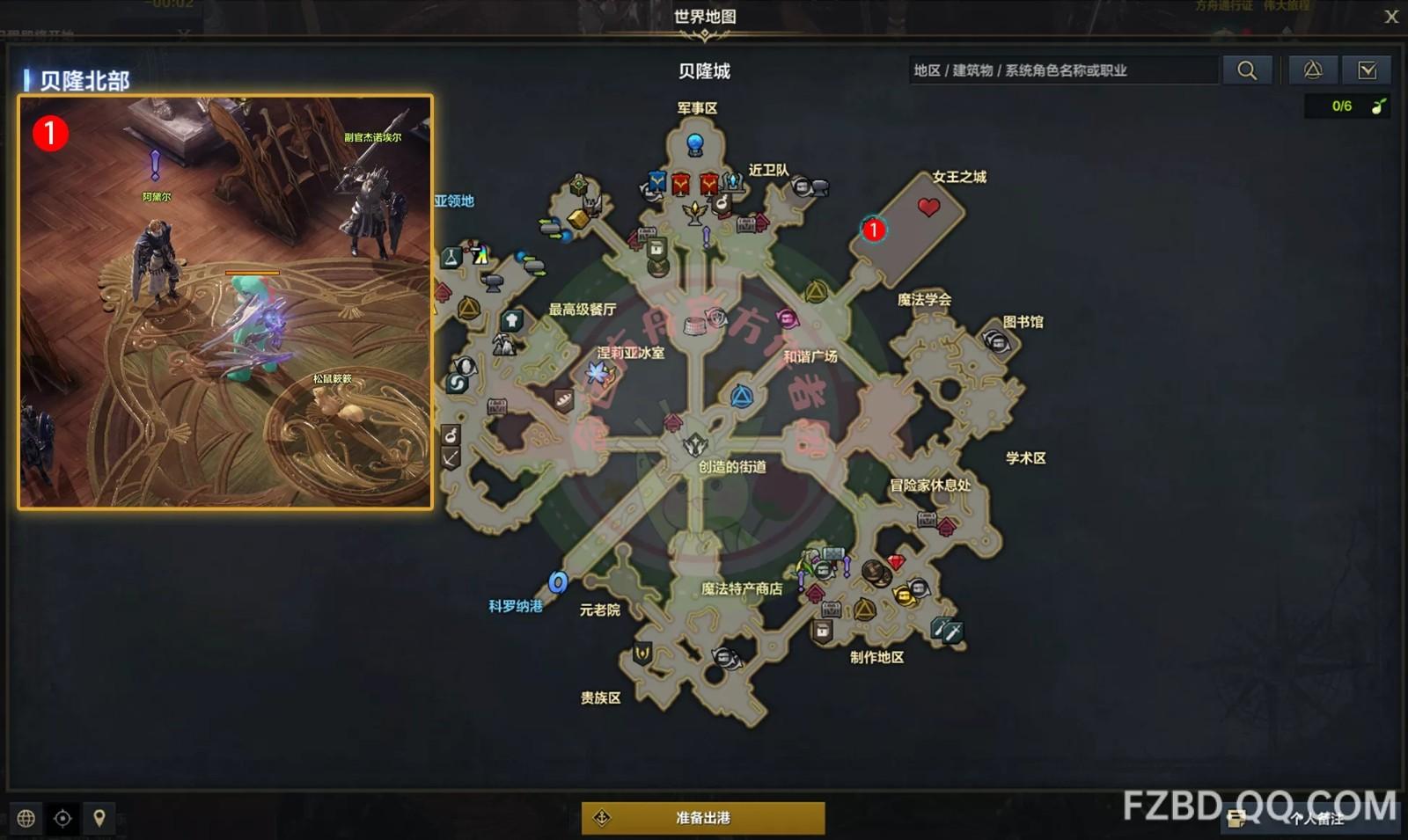Image resolution: width=1408 pixels, height=840 pixels.
Task: Click the blue triangle teleport near 和谐广场
Action: click(742, 397)
